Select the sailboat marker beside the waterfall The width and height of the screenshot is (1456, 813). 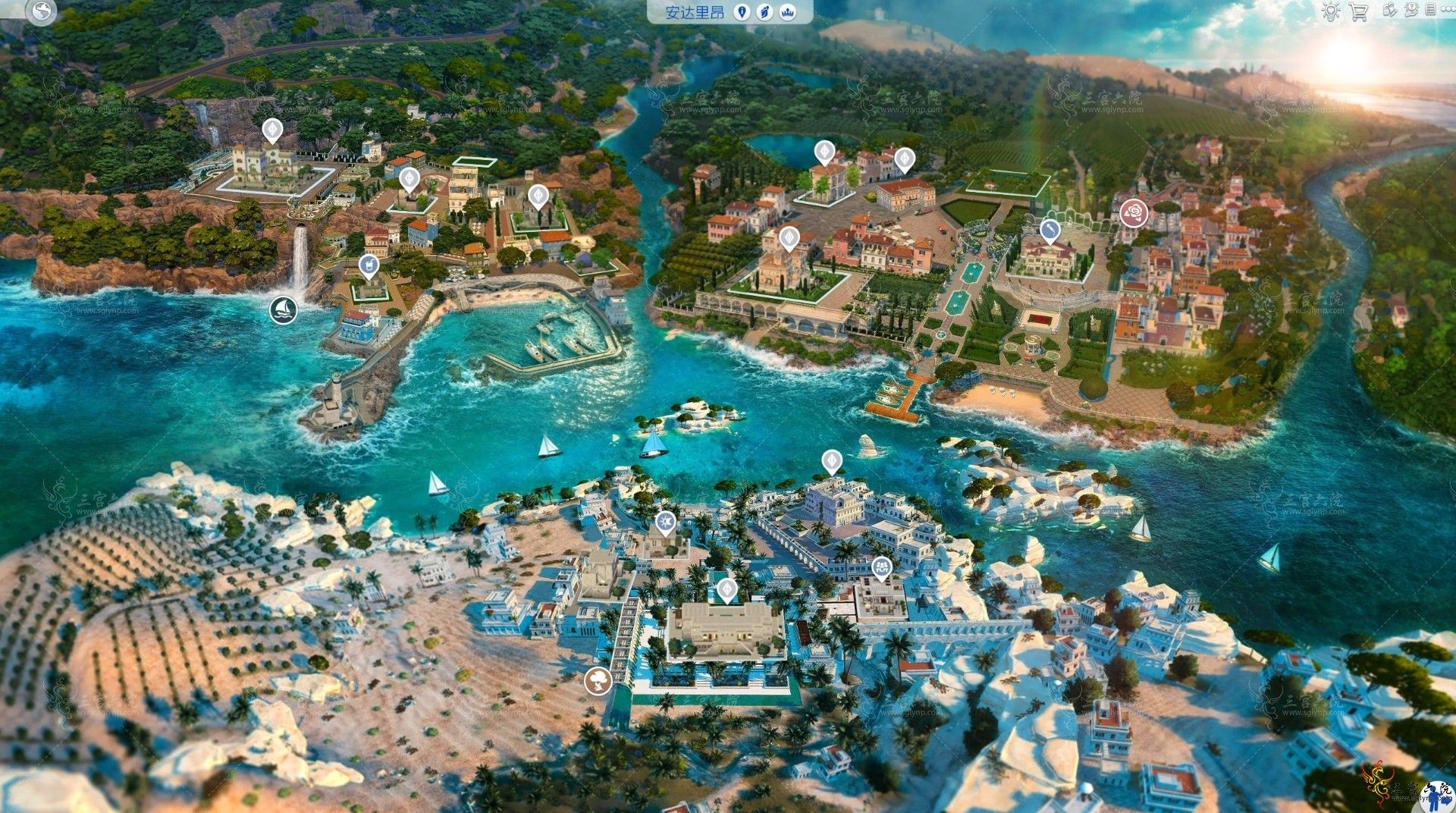(x=284, y=309)
